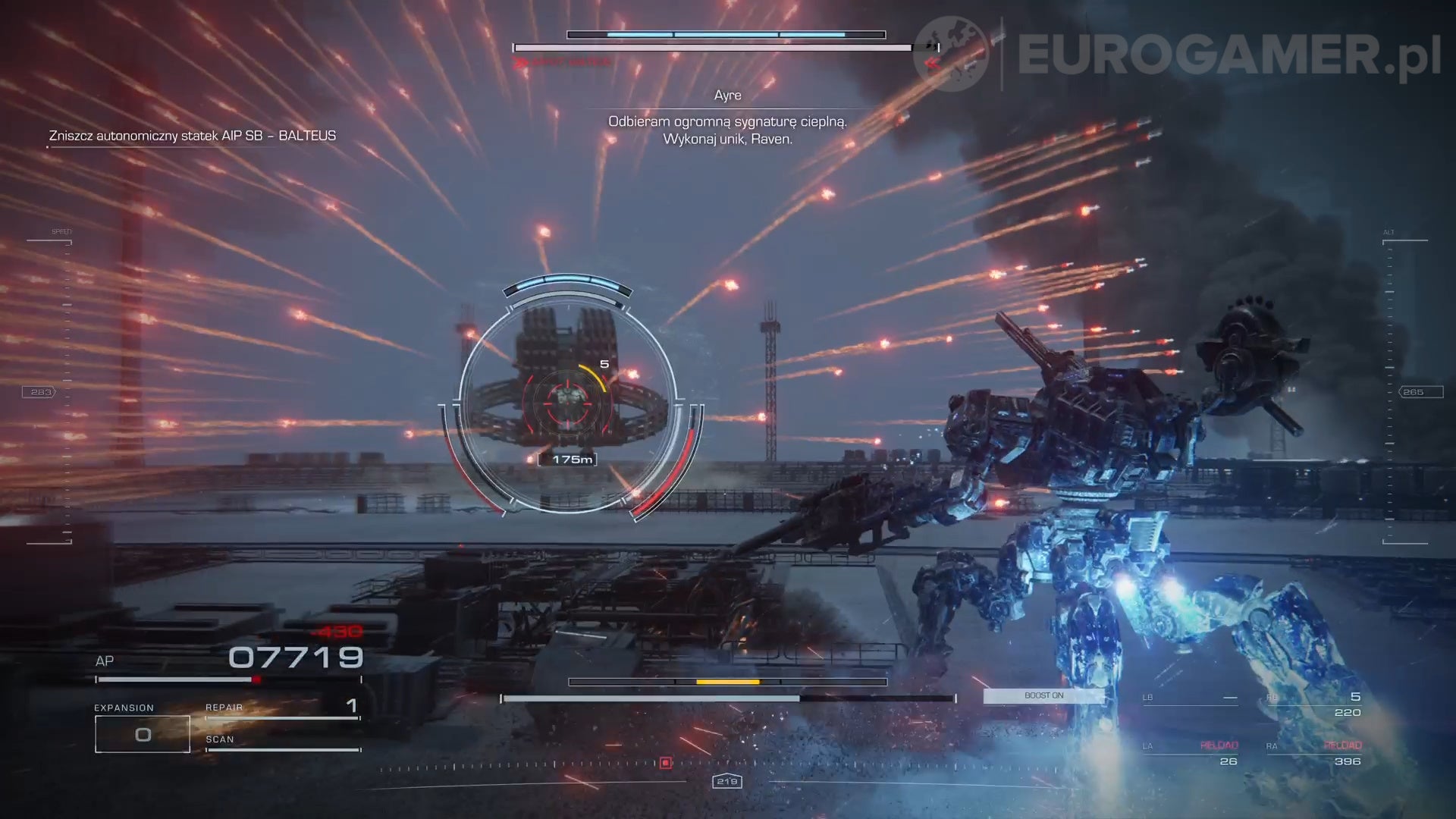The image size is (1456, 819).
Task: Select the mission objective text about BALTEUS
Action: 192,135
